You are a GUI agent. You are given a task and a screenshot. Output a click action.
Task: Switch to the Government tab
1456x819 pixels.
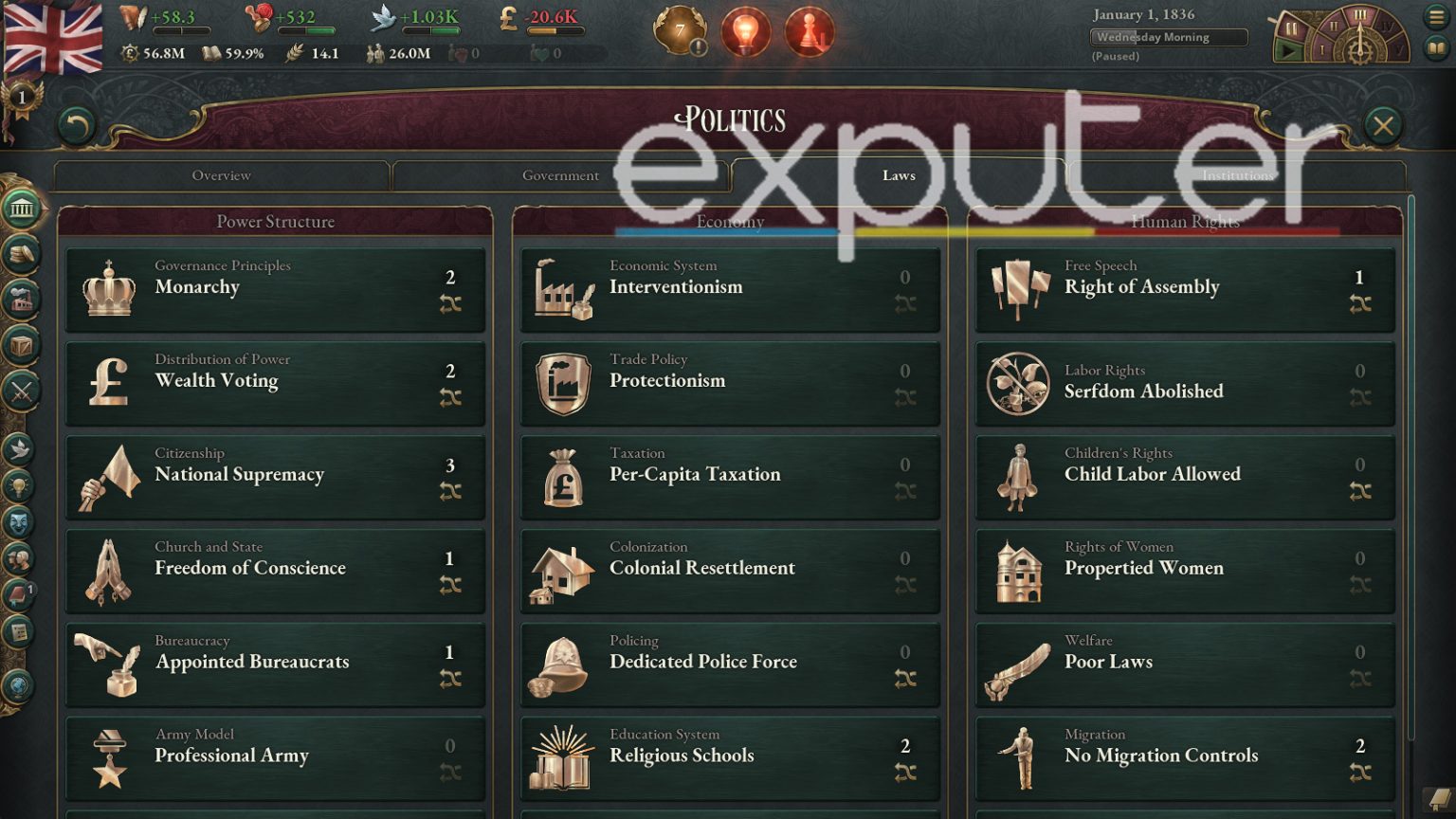tap(561, 175)
